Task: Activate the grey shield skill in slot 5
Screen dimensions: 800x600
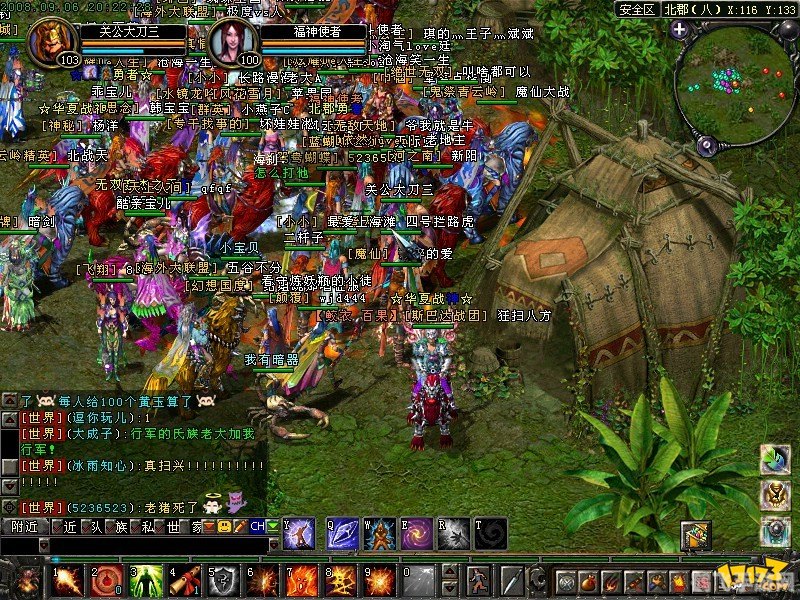Action: (x=224, y=581)
